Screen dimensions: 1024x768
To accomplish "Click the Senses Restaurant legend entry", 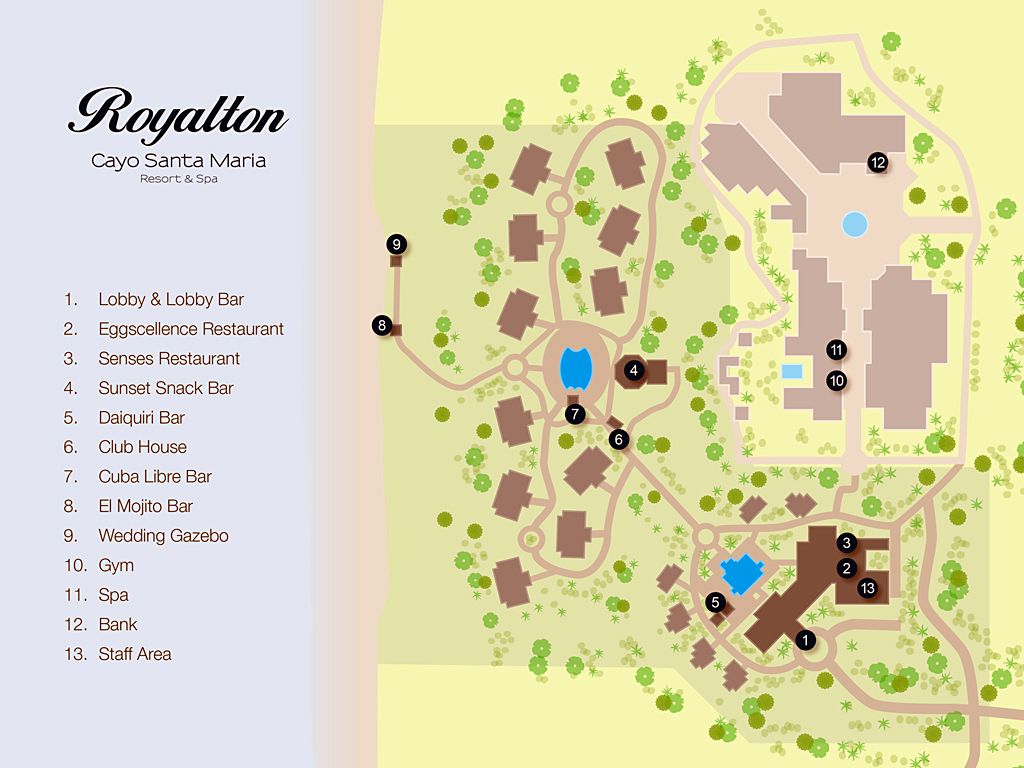I will coord(169,358).
